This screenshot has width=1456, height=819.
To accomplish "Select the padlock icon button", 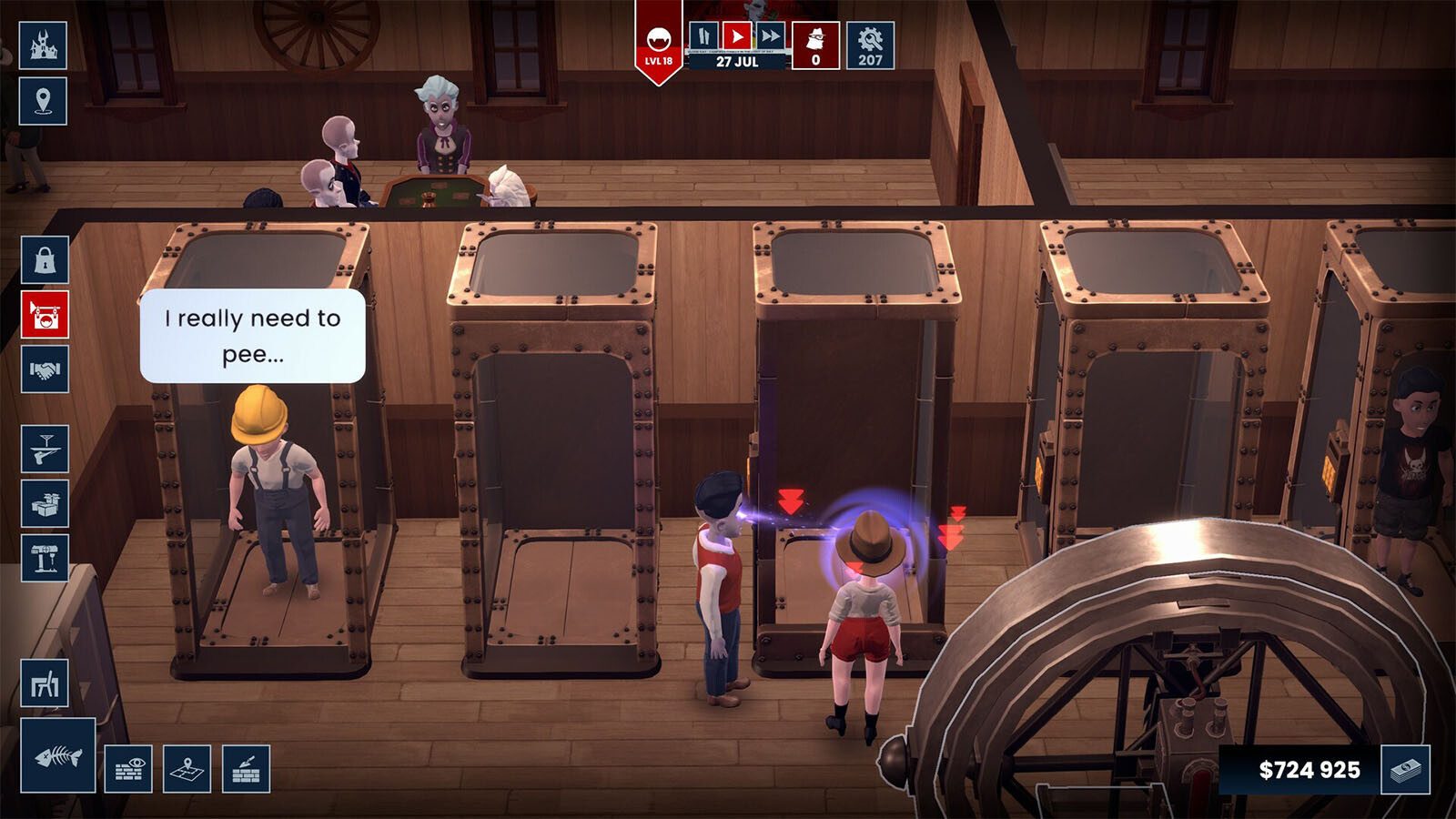I will click(x=45, y=260).
